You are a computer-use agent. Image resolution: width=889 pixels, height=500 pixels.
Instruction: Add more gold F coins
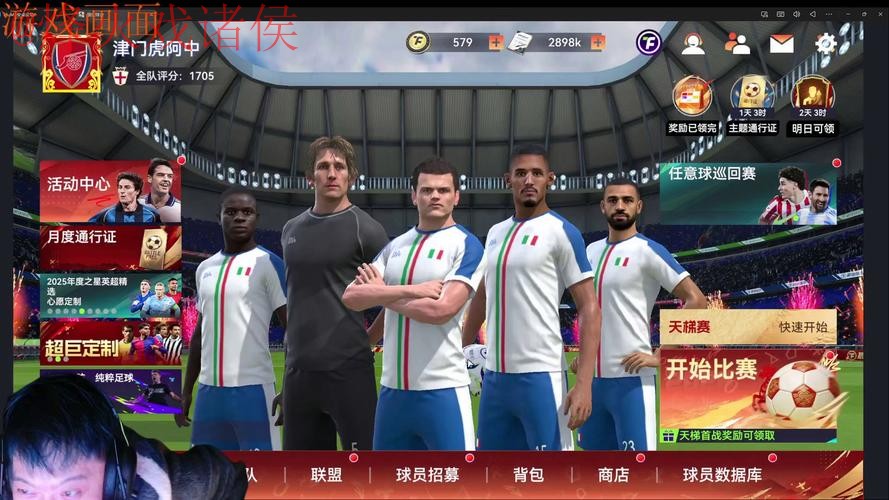(x=496, y=42)
